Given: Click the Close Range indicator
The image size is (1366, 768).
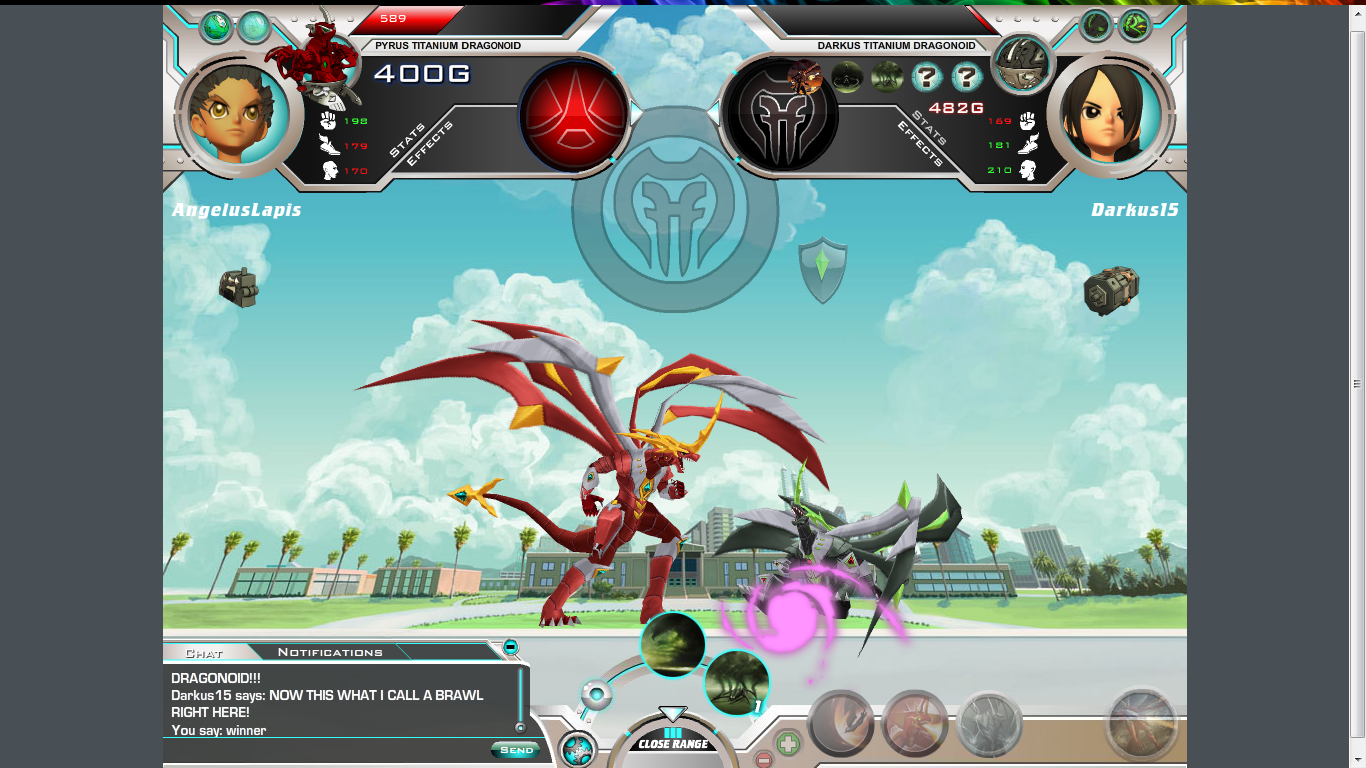Looking at the screenshot, I should (673, 744).
